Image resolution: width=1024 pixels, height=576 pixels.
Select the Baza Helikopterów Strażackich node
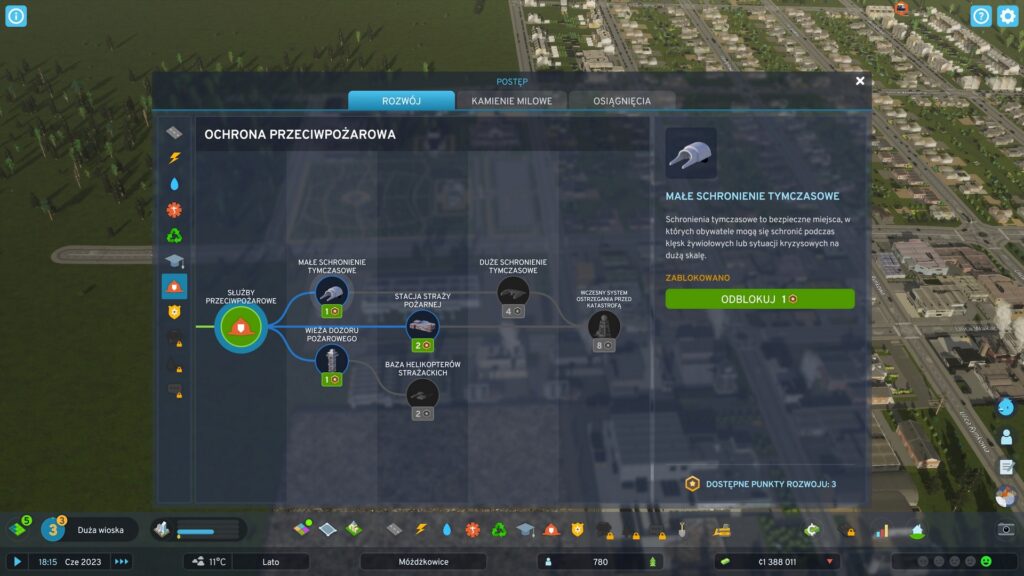[x=422, y=393]
